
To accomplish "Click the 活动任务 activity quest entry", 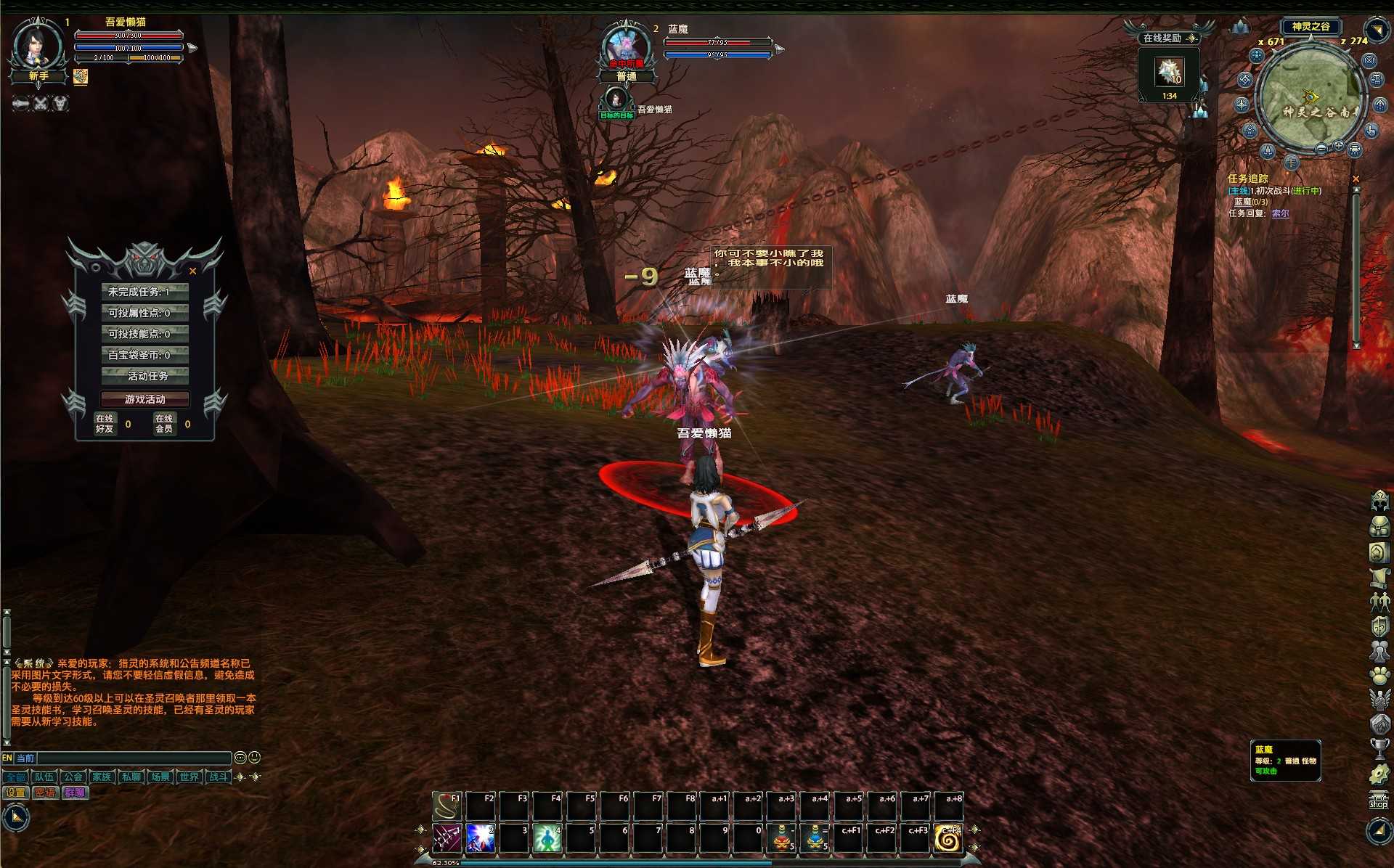I will point(145,376).
